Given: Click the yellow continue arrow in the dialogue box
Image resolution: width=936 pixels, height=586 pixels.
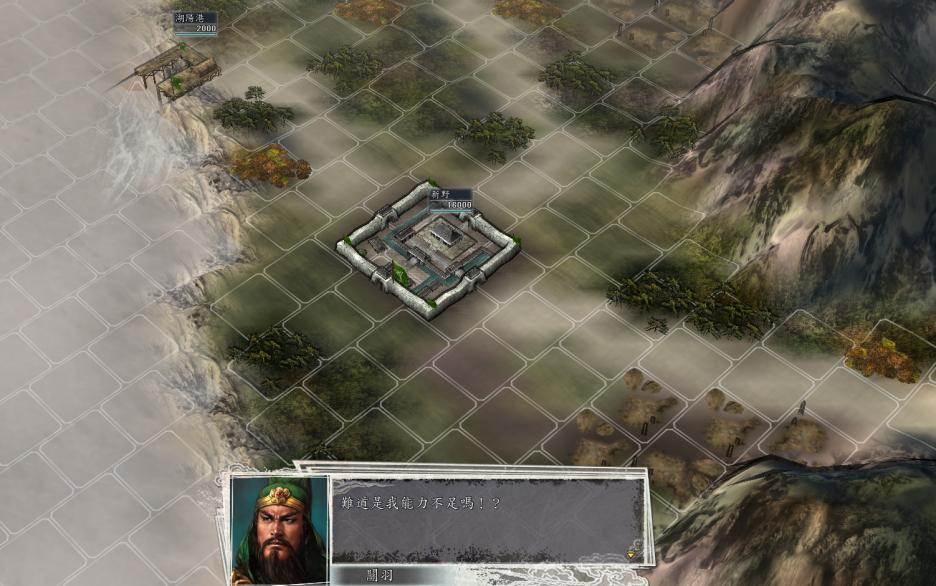Looking at the screenshot, I should point(631,552).
